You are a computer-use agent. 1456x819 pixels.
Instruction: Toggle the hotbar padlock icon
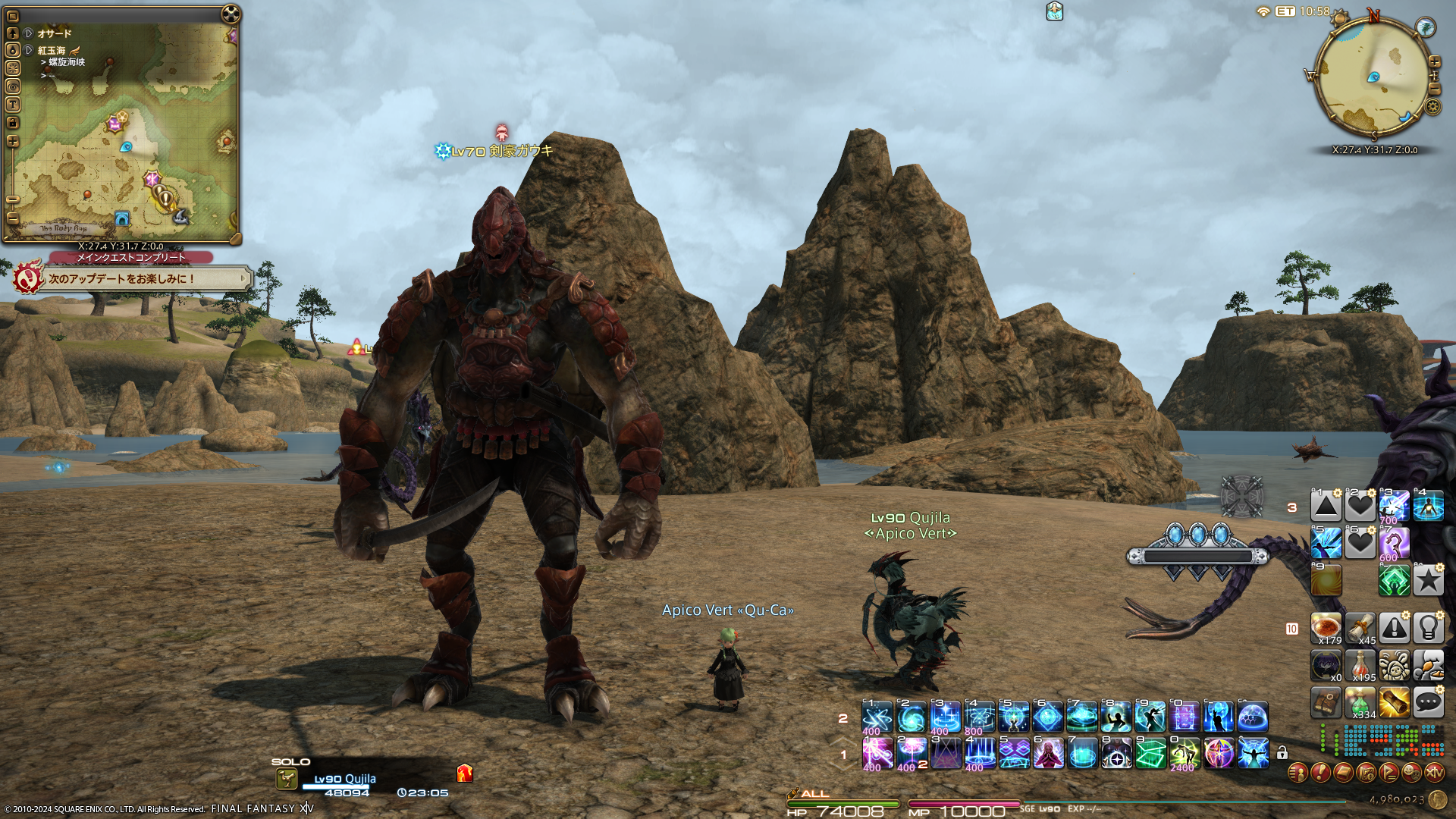[1282, 753]
